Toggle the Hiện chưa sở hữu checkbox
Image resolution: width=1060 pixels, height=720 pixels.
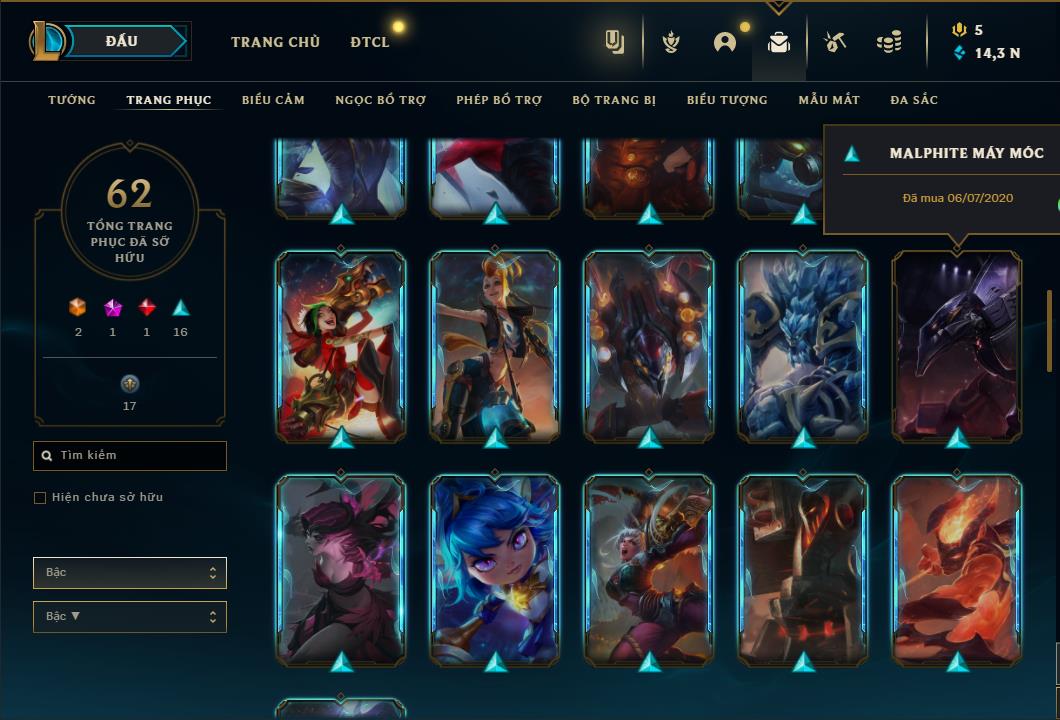coord(40,498)
